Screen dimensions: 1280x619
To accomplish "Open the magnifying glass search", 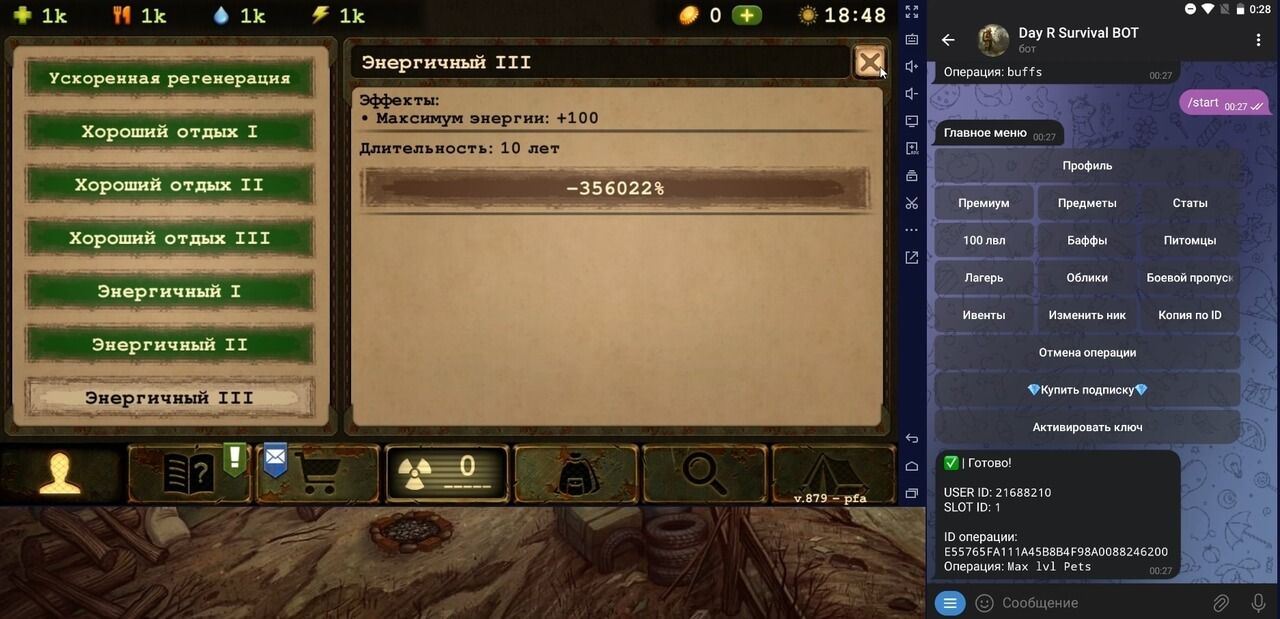I will click(704, 473).
